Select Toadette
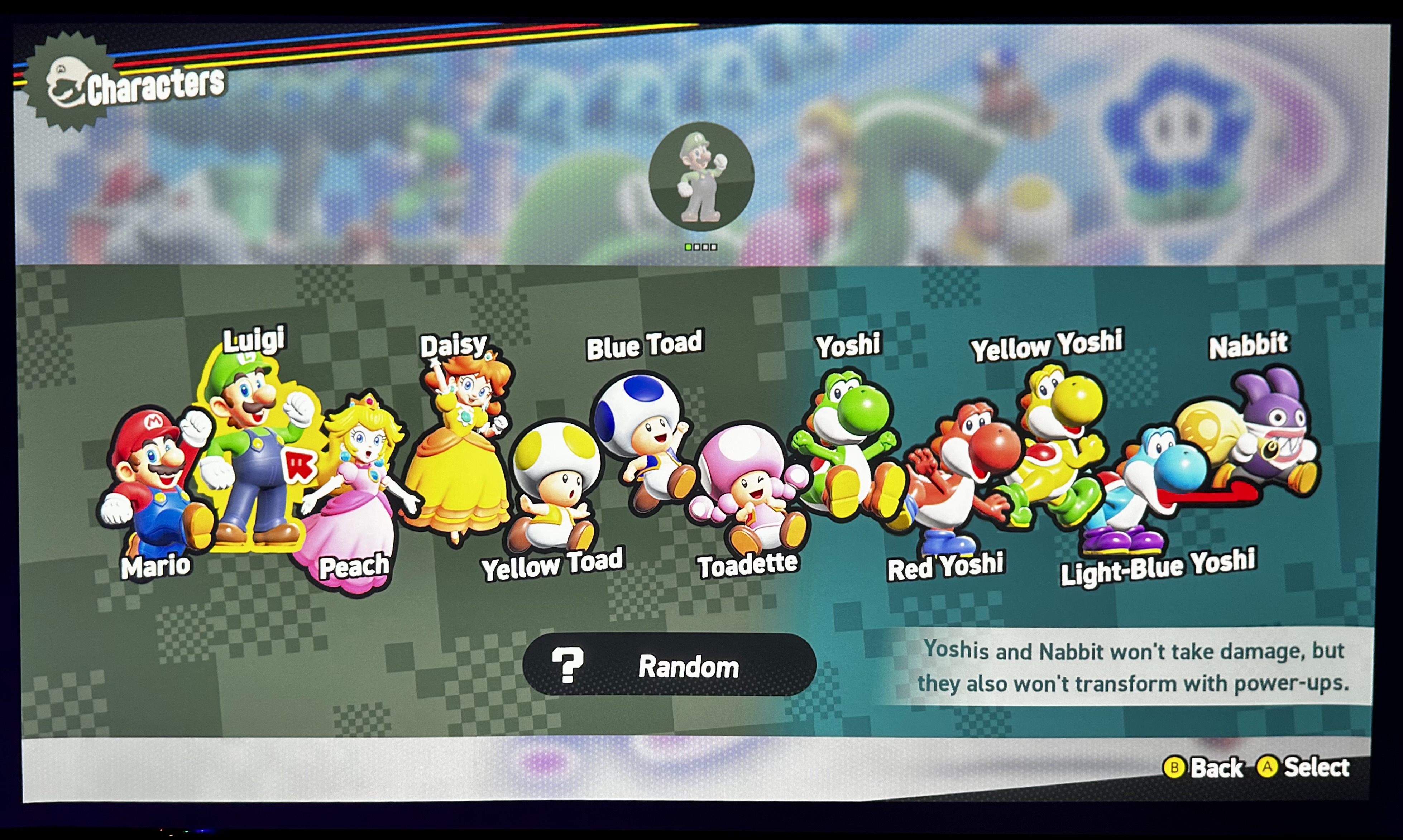Image resolution: width=1403 pixels, height=840 pixels. pos(747,487)
